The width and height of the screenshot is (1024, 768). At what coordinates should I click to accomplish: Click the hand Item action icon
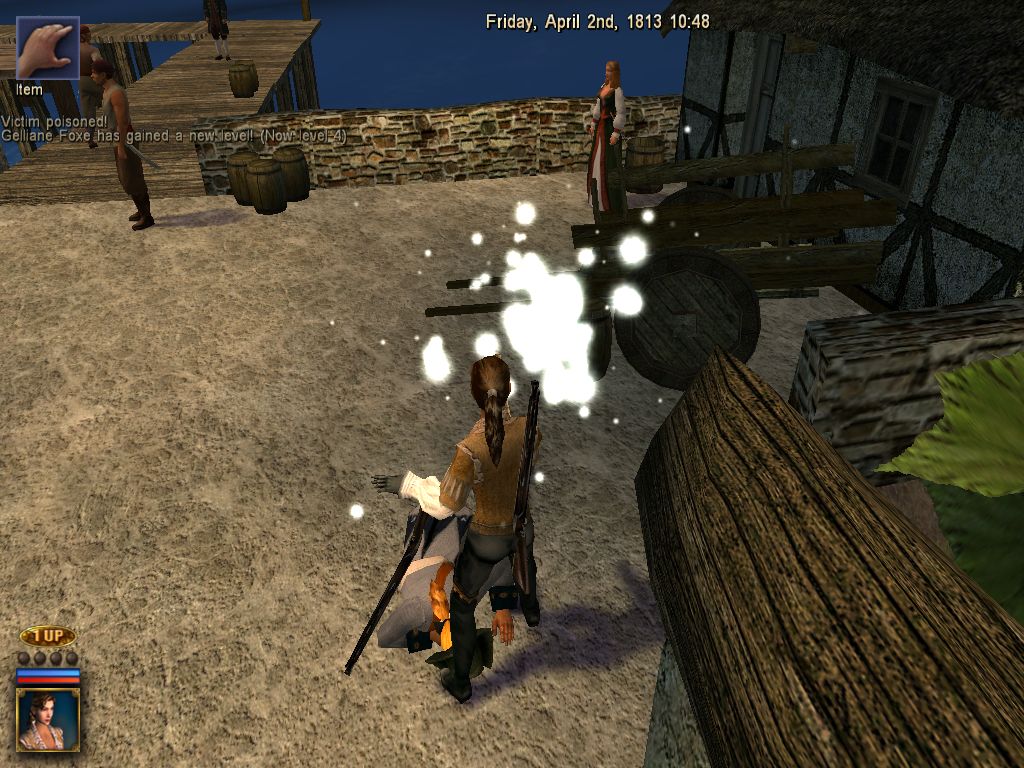tap(47, 47)
